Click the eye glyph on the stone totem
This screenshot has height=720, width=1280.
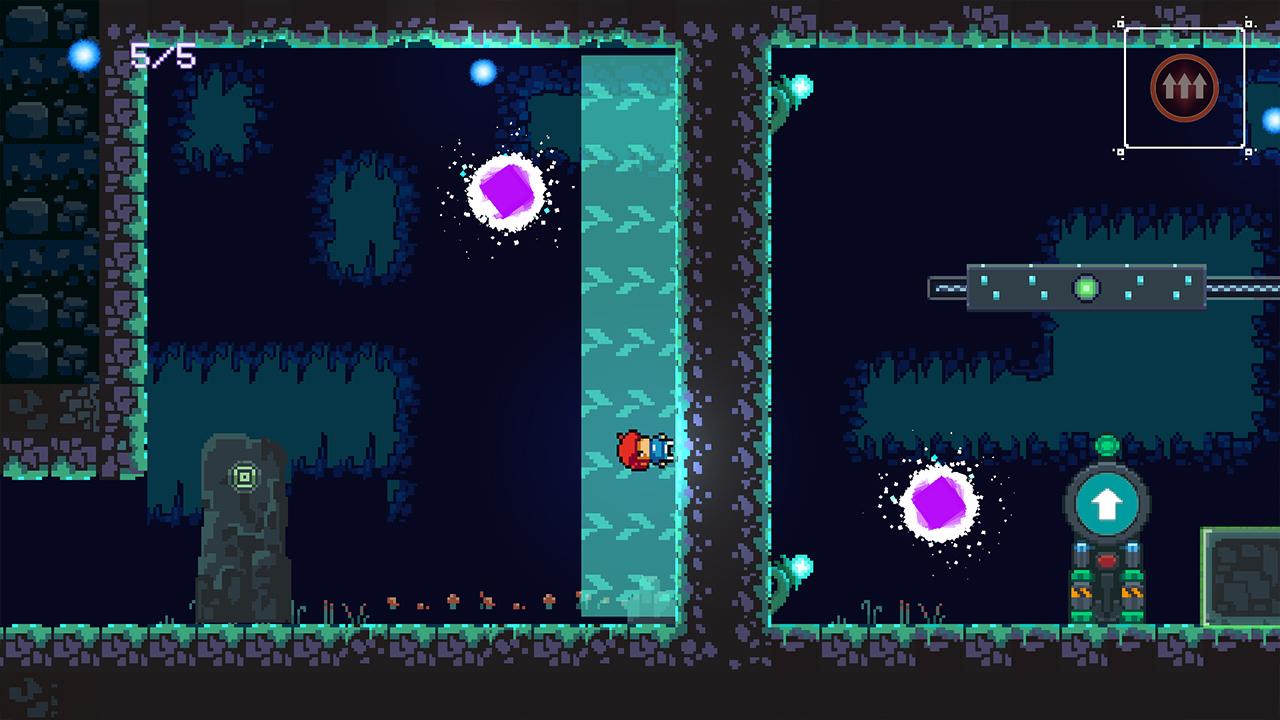click(x=244, y=476)
